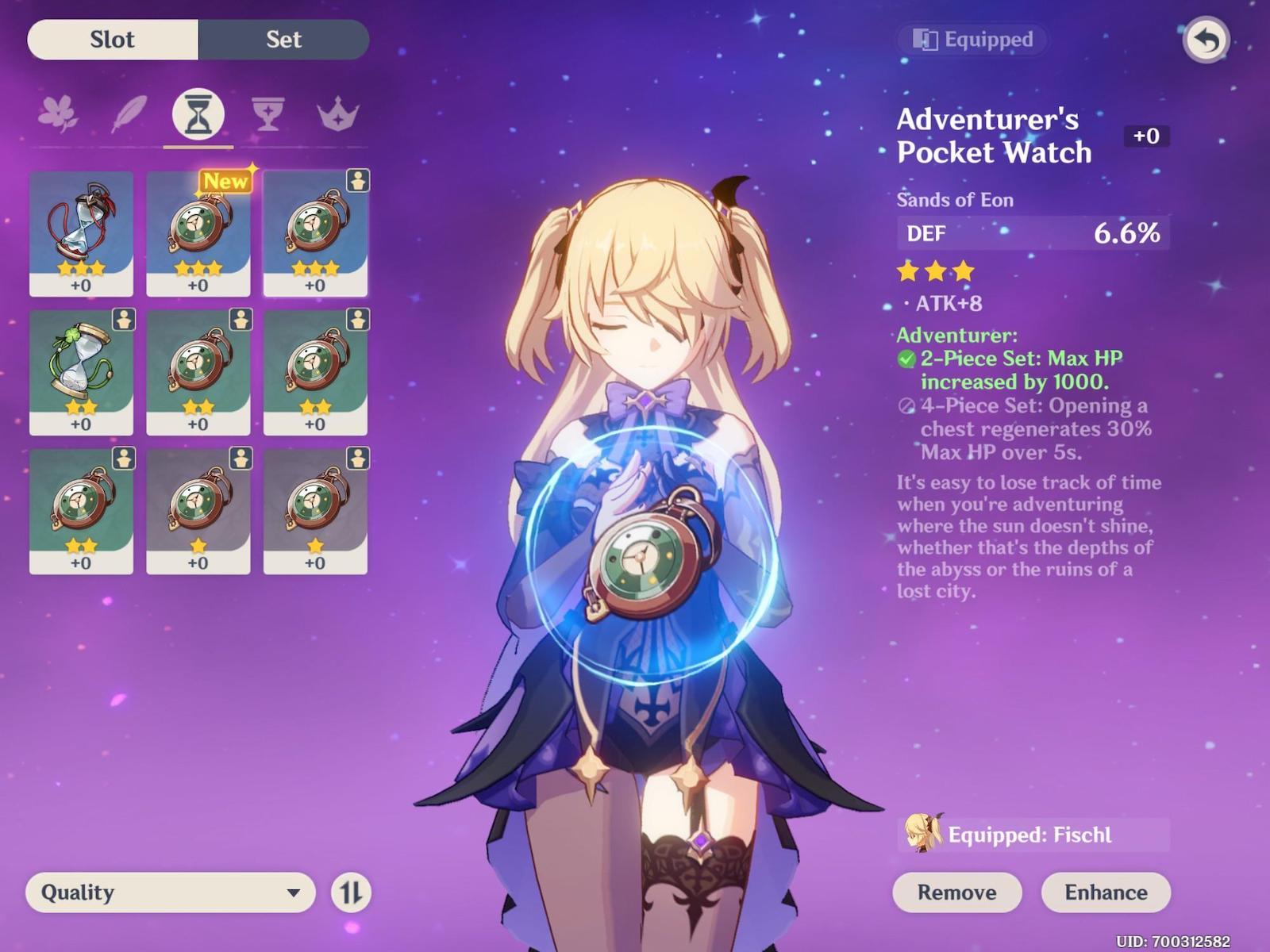Remove the artifact from Fischl
This screenshot has width=1270, height=952.
[x=956, y=892]
